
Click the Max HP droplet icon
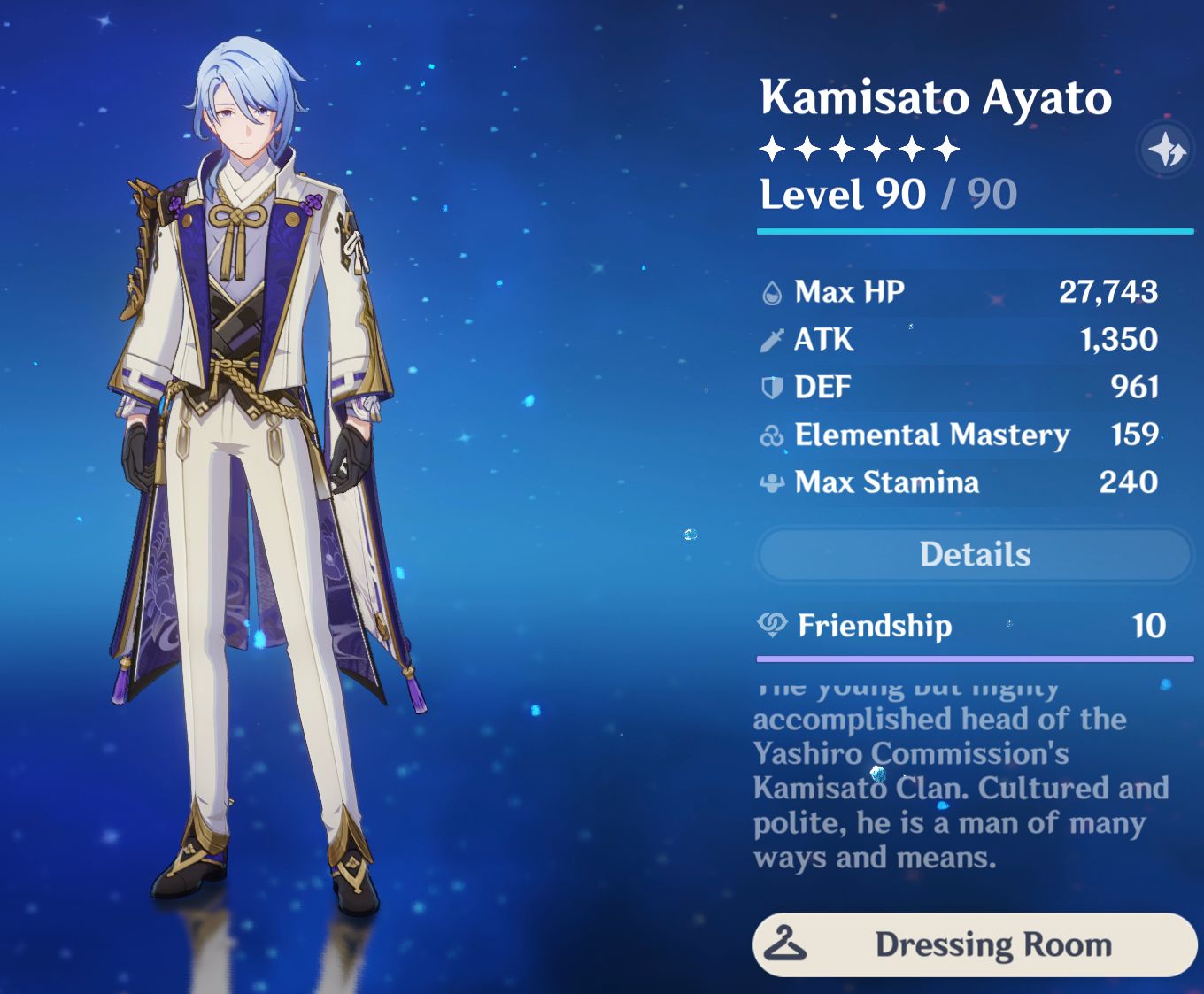tap(771, 290)
